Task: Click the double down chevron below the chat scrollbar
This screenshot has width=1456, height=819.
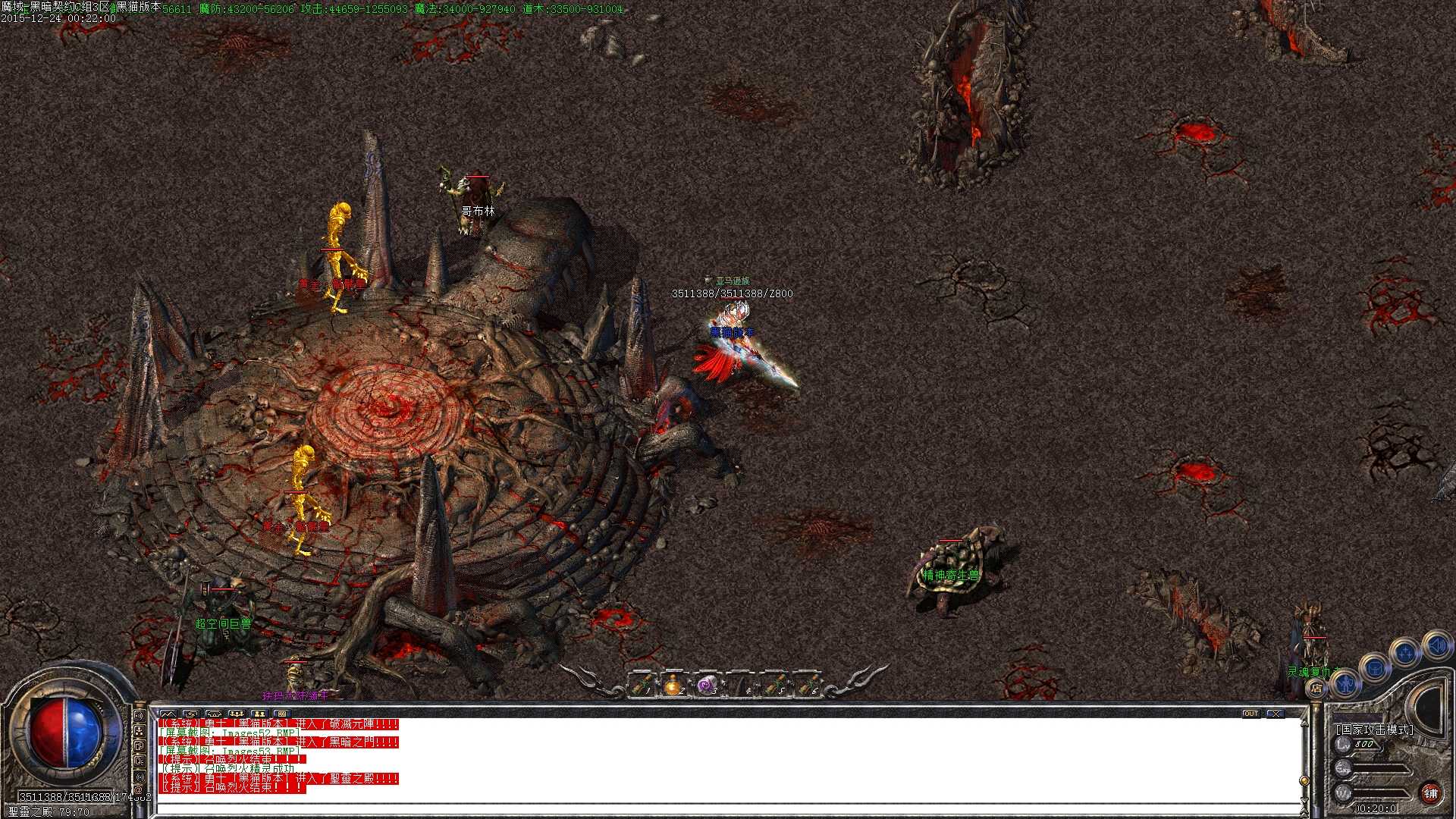Action: click(x=1304, y=811)
